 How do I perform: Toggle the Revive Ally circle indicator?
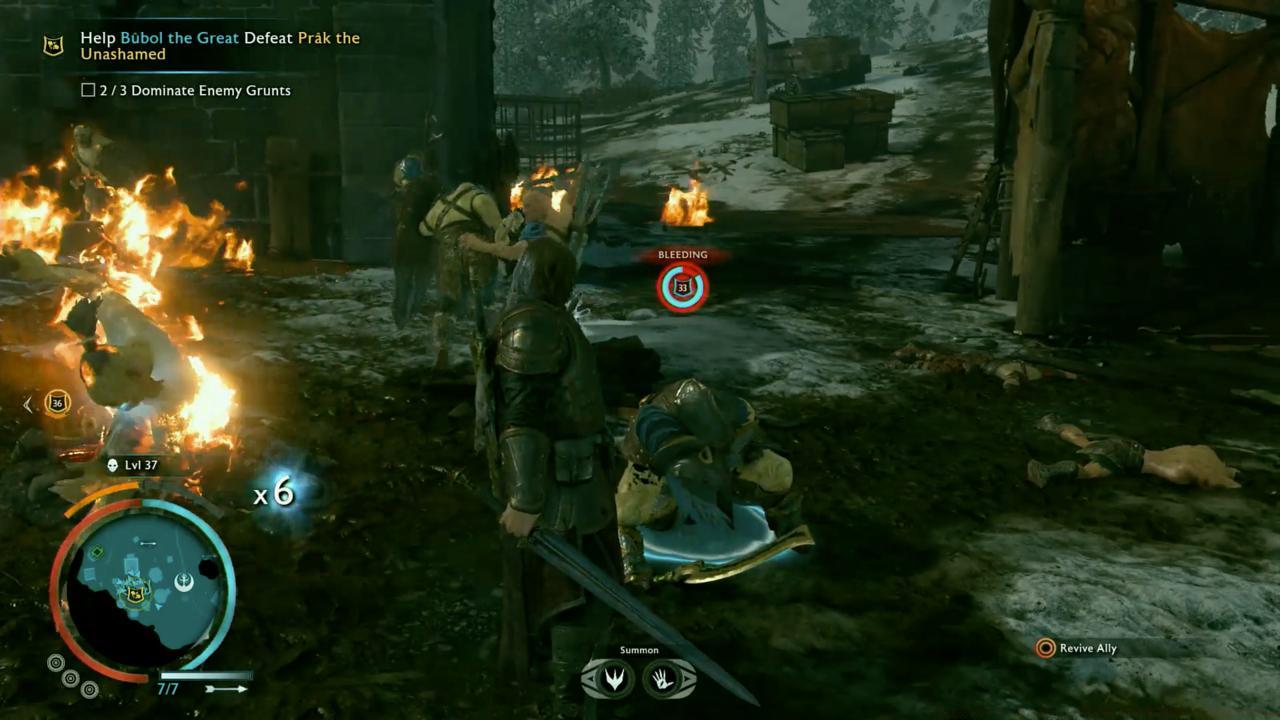[x=1044, y=648]
